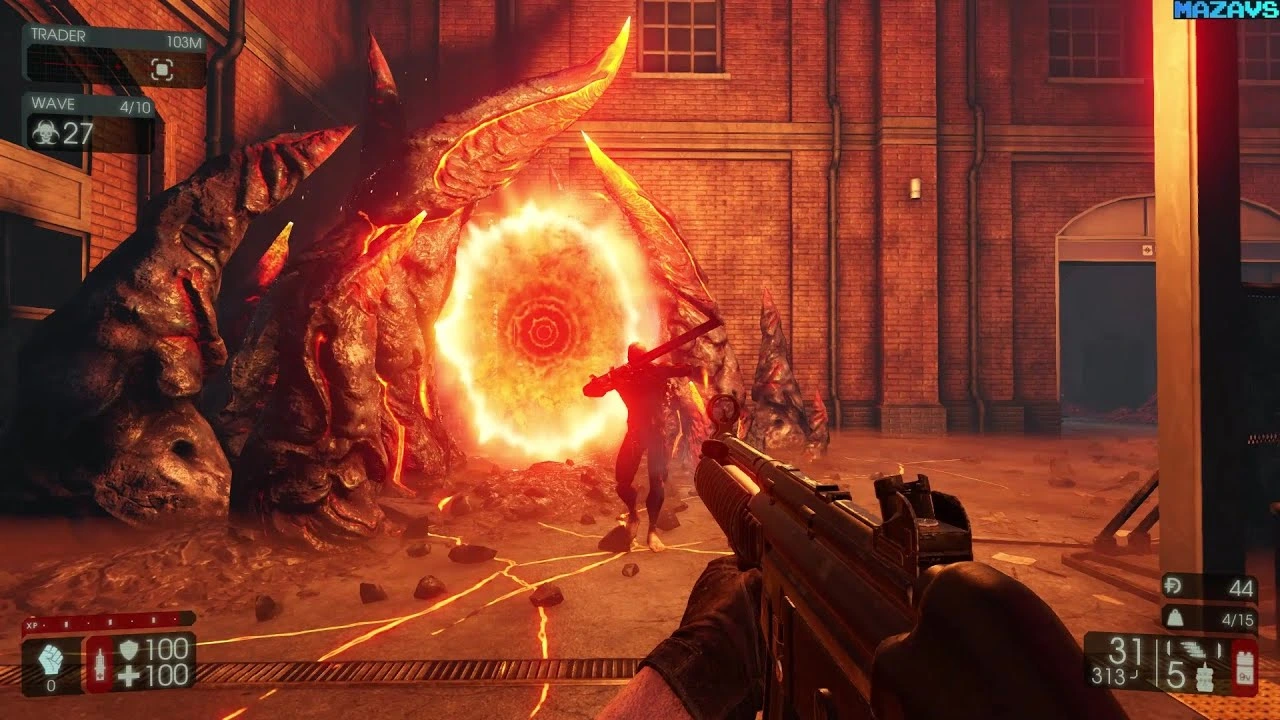This screenshot has width=1280, height=720.
Task: Click the armor shield icon showing 100
Action: tap(128, 651)
